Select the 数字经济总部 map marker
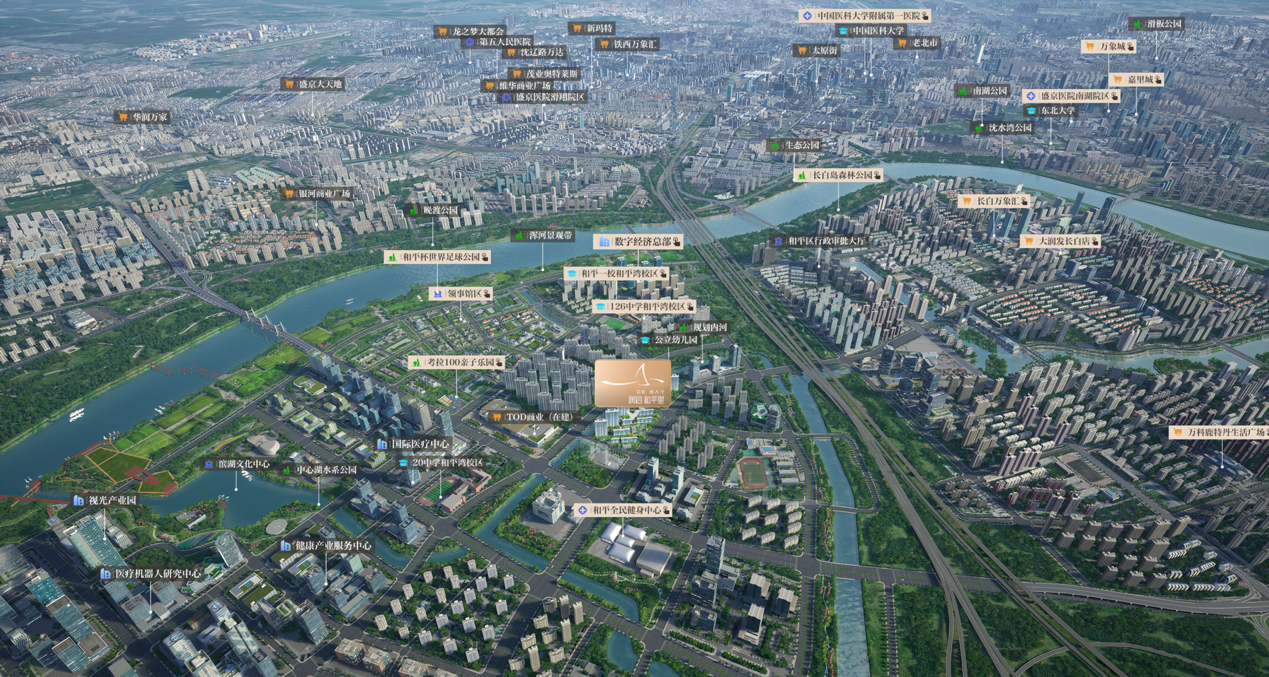The image size is (1269, 677). click(639, 242)
